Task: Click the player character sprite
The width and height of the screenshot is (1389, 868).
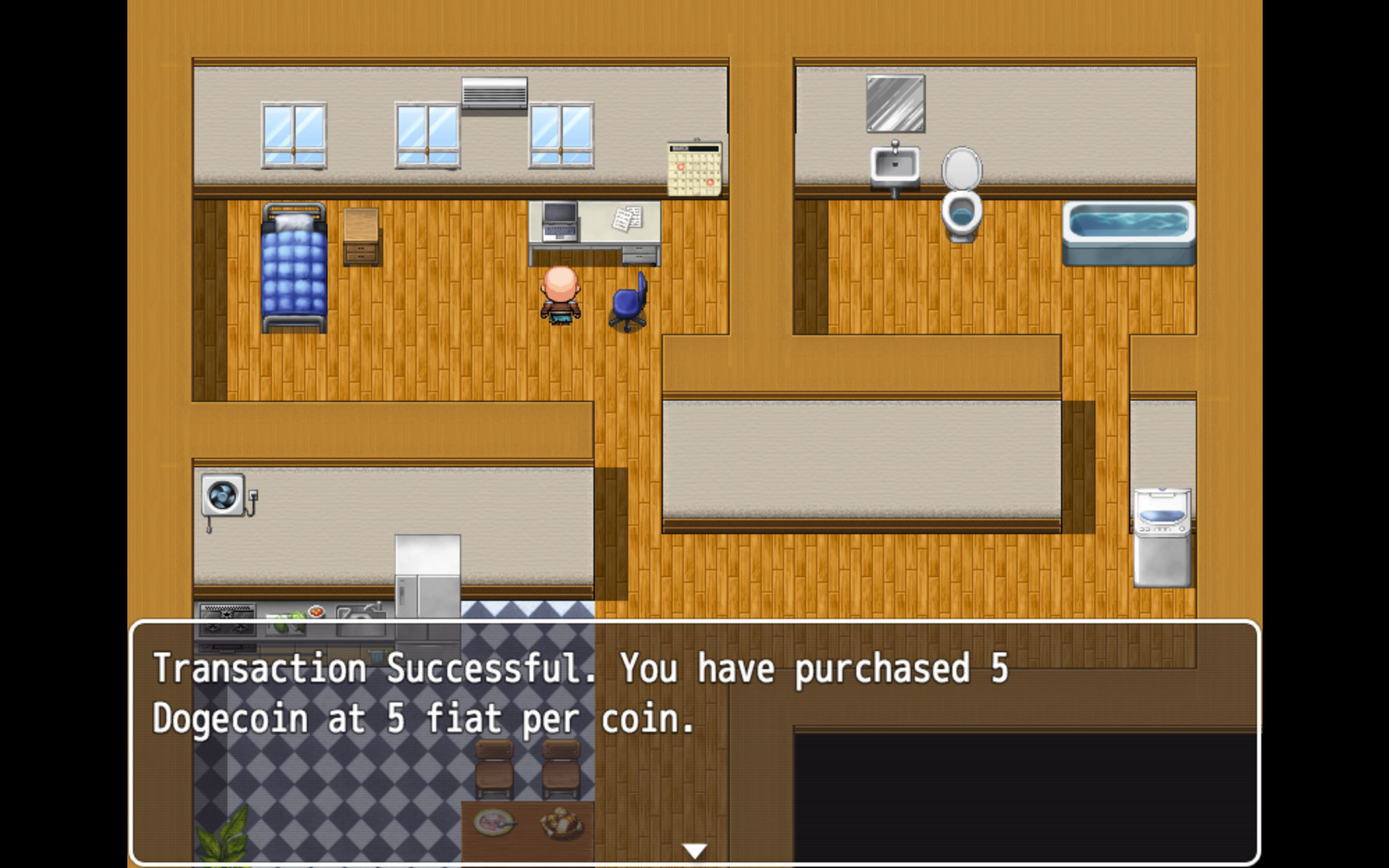Action: point(561,297)
